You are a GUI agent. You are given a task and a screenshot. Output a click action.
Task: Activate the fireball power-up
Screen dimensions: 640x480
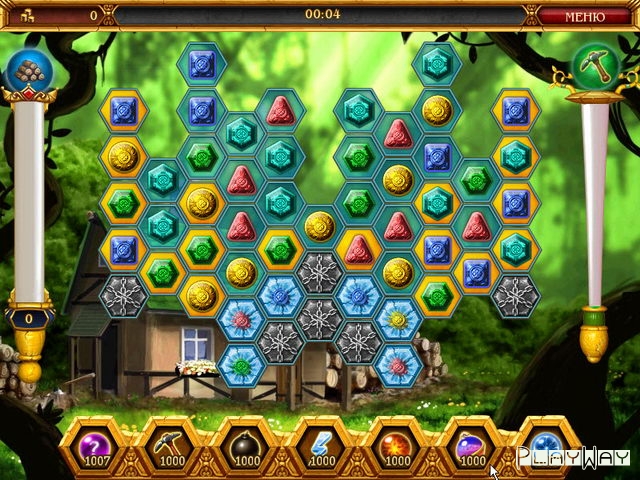(398, 443)
